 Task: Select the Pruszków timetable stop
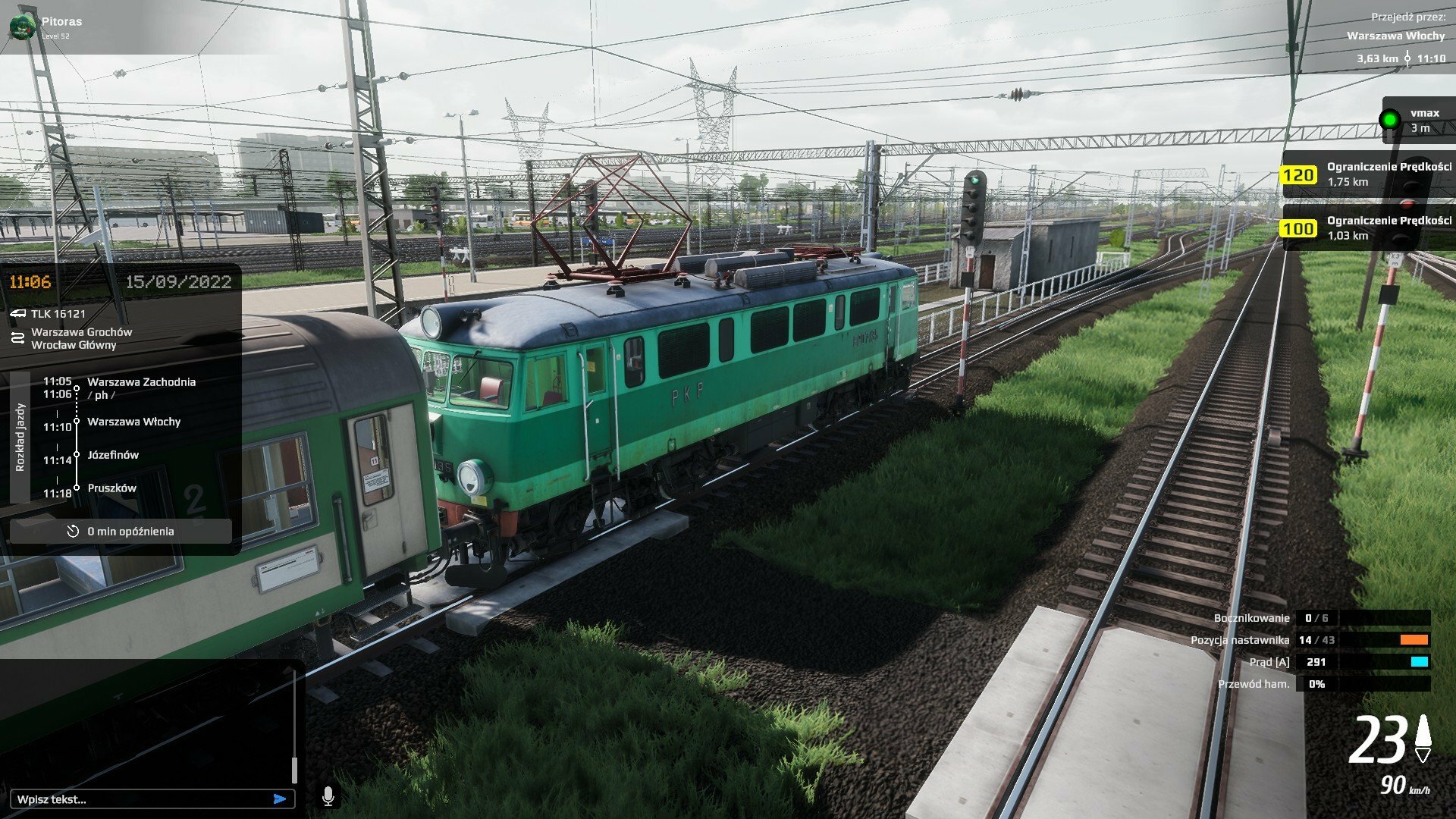click(x=111, y=488)
